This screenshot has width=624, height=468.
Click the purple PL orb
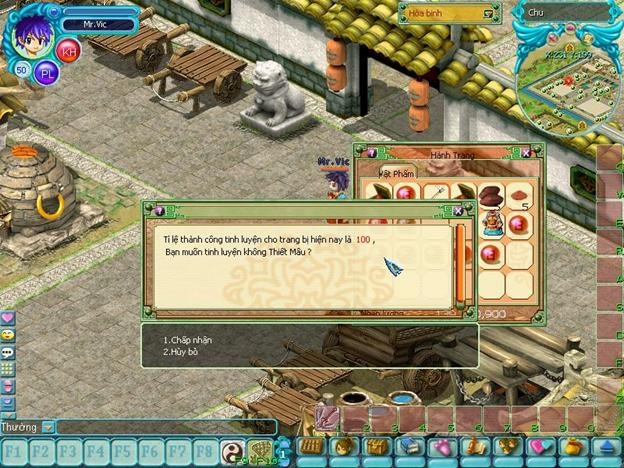[x=46, y=73]
